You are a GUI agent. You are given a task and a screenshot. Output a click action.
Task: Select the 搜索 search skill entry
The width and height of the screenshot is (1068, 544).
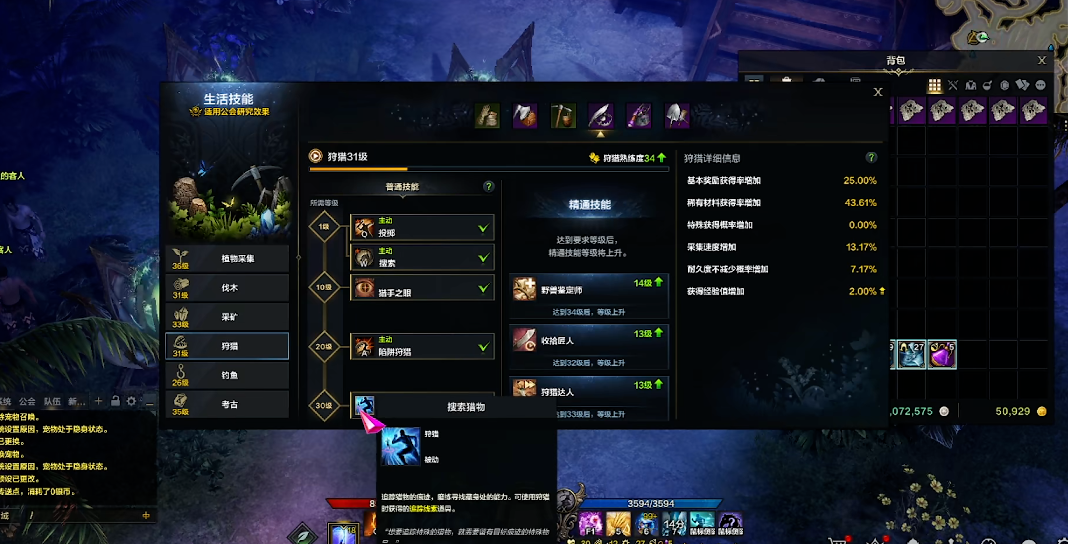(x=421, y=257)
